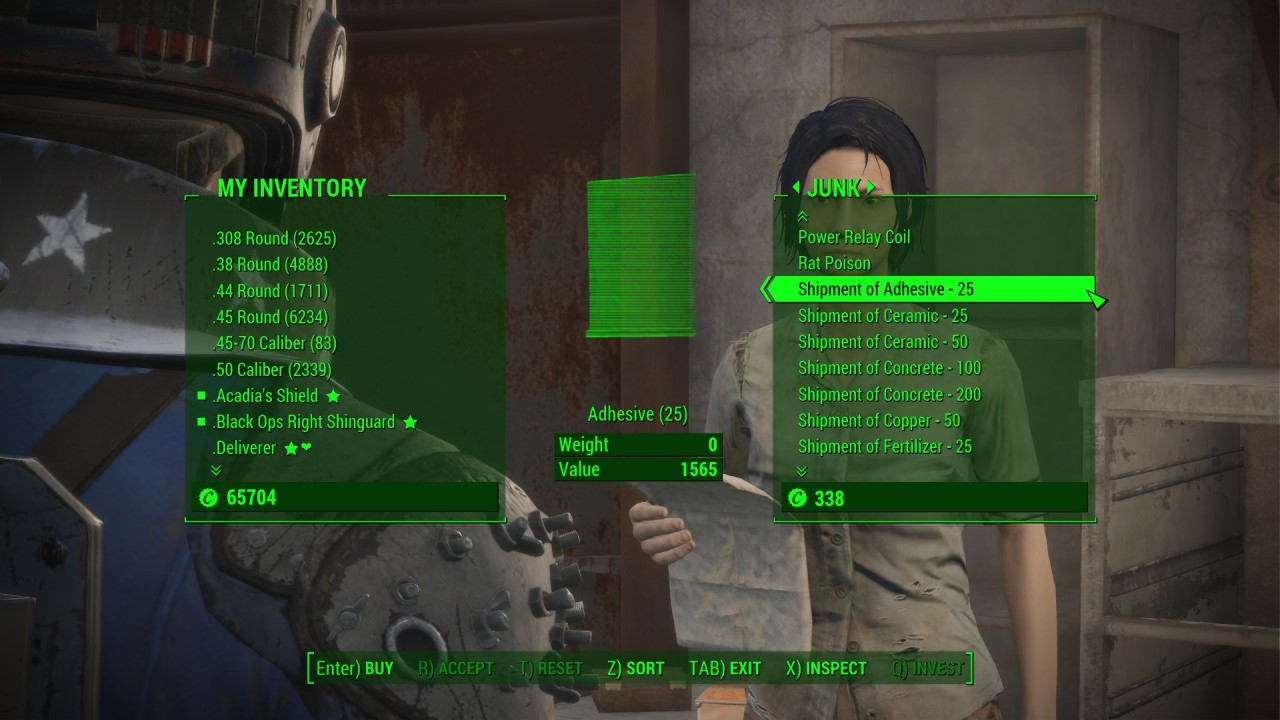Image resolution: width=1280 pixels, height=720 pixels.
Task: Click the right arrow beside the JUNK header
Action: click(873, 188)
